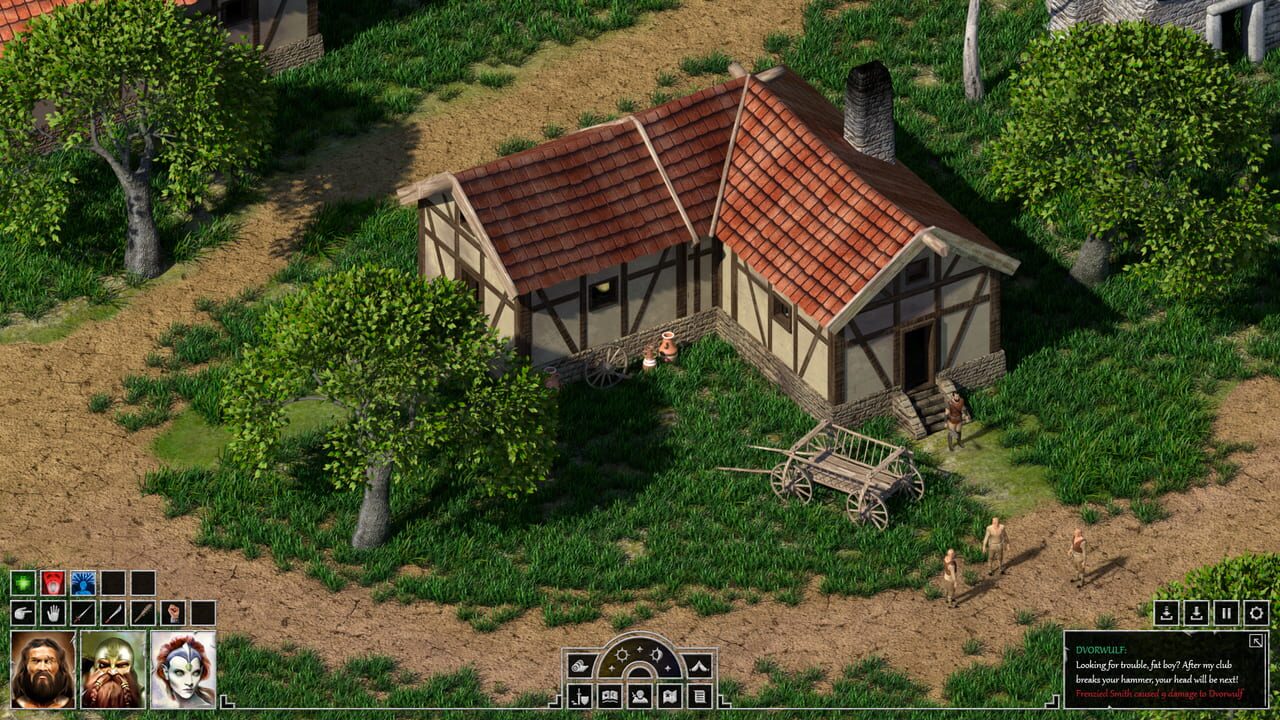Select the sword weapon slot

pos(84,613)
